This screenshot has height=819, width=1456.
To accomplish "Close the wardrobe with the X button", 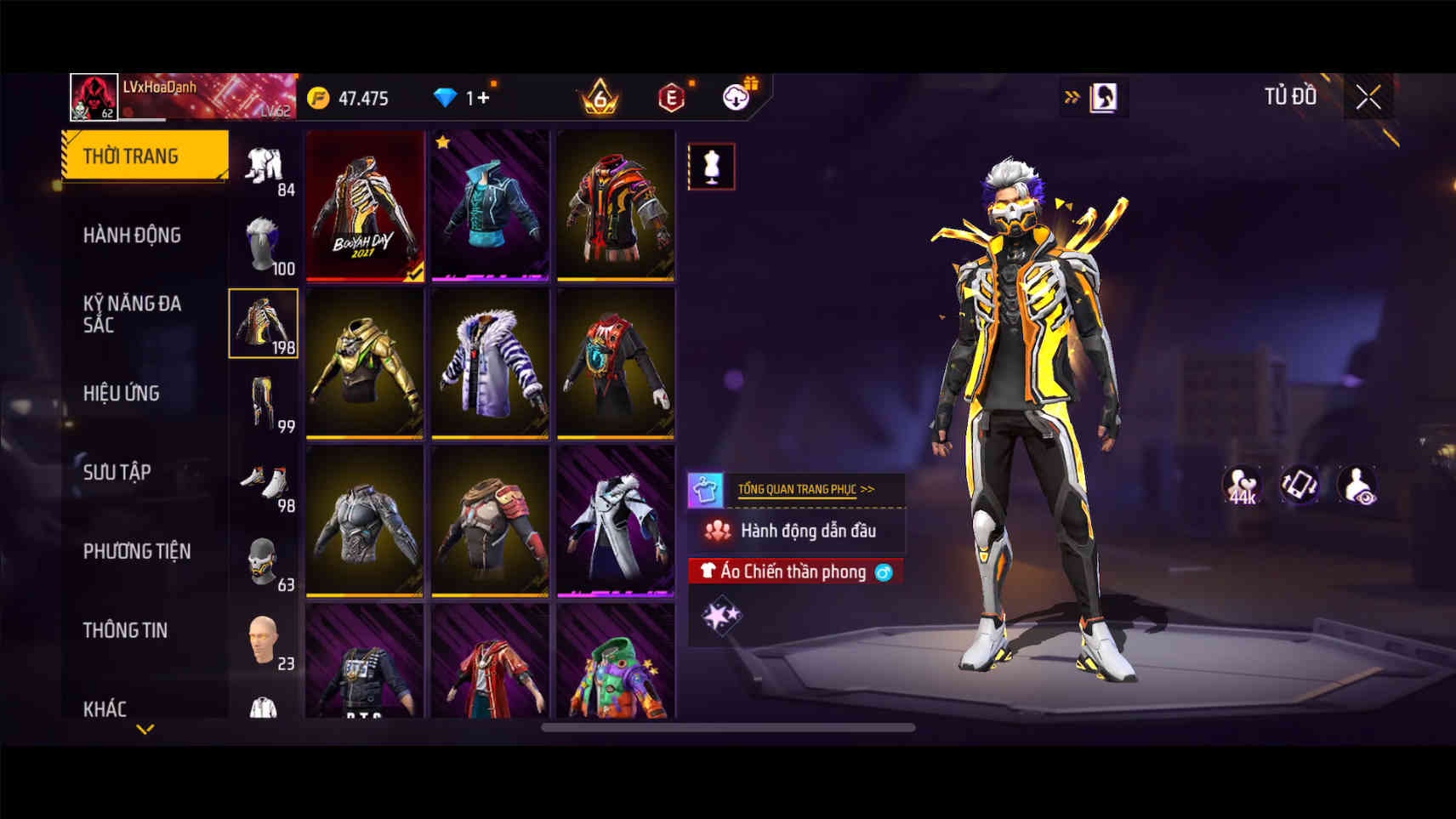I will [1368, 98].
